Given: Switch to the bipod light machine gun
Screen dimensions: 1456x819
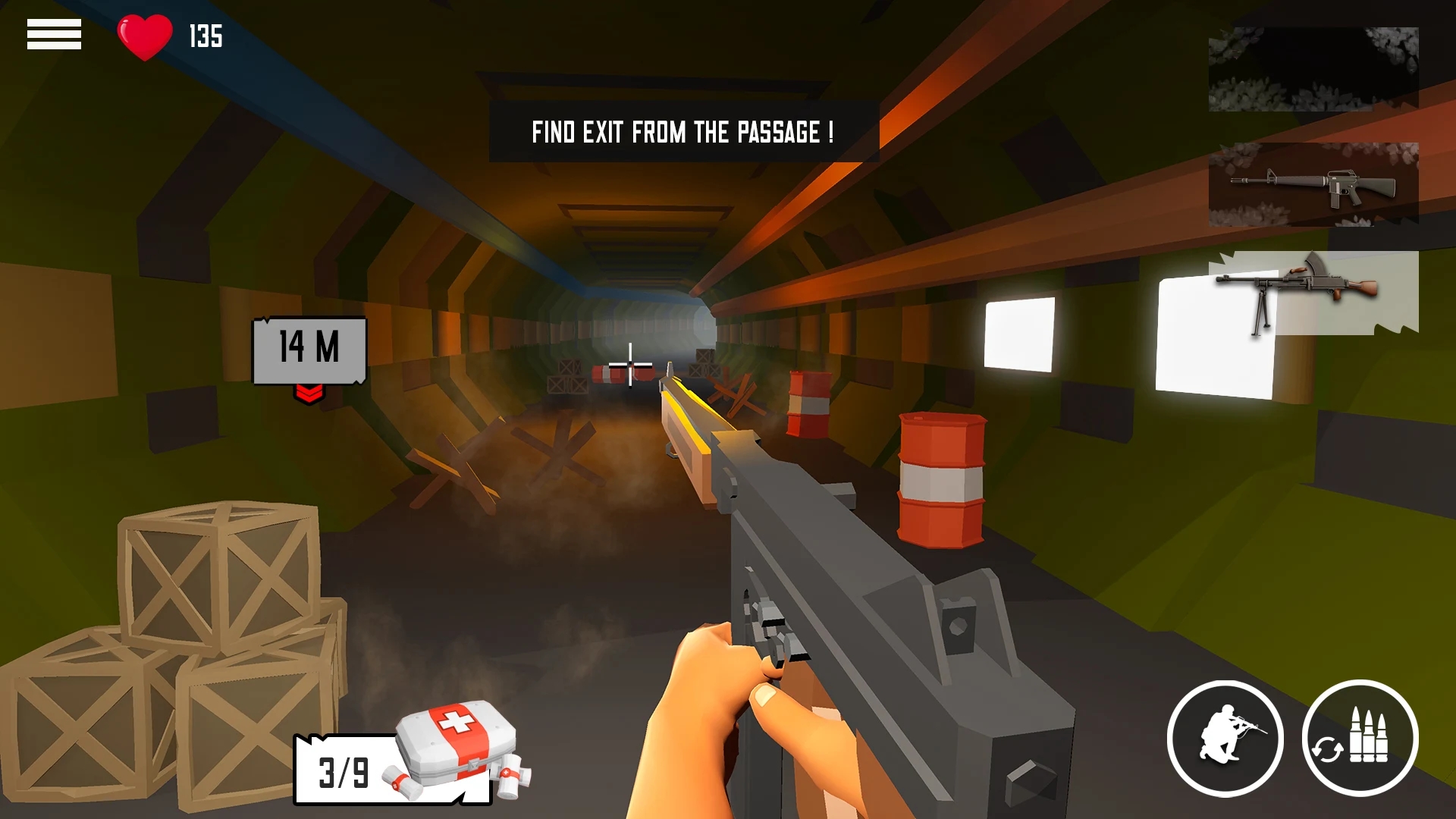Looking at the screenshot, I should coord(1313,293).
